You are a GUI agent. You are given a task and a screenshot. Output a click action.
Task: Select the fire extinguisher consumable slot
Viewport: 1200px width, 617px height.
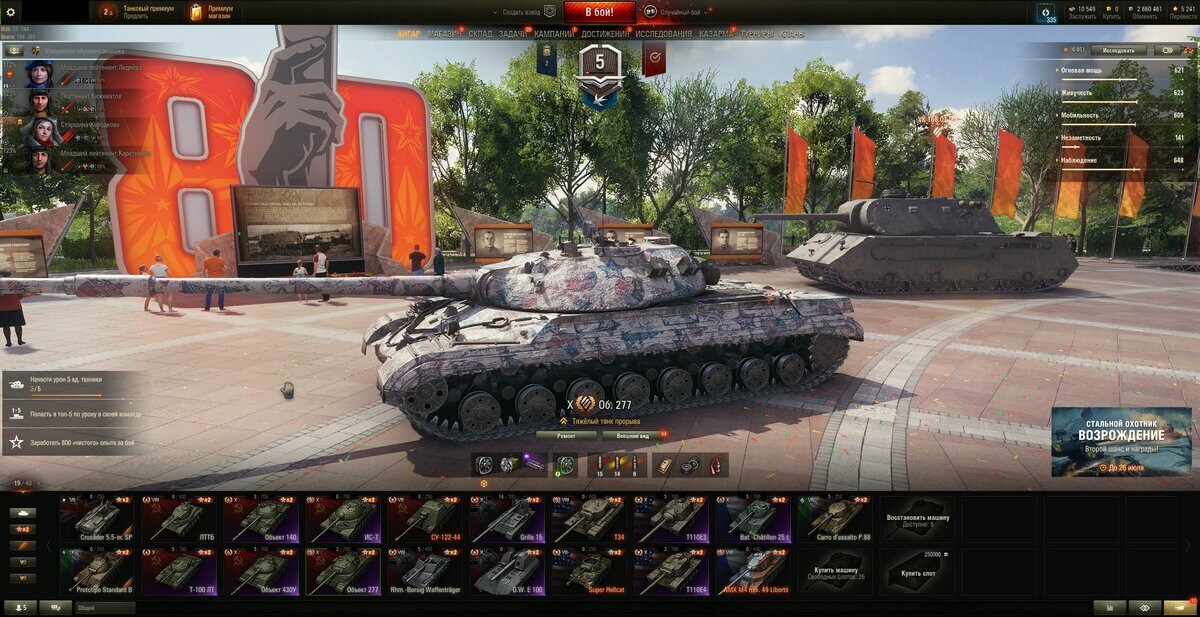click(716, 465)
